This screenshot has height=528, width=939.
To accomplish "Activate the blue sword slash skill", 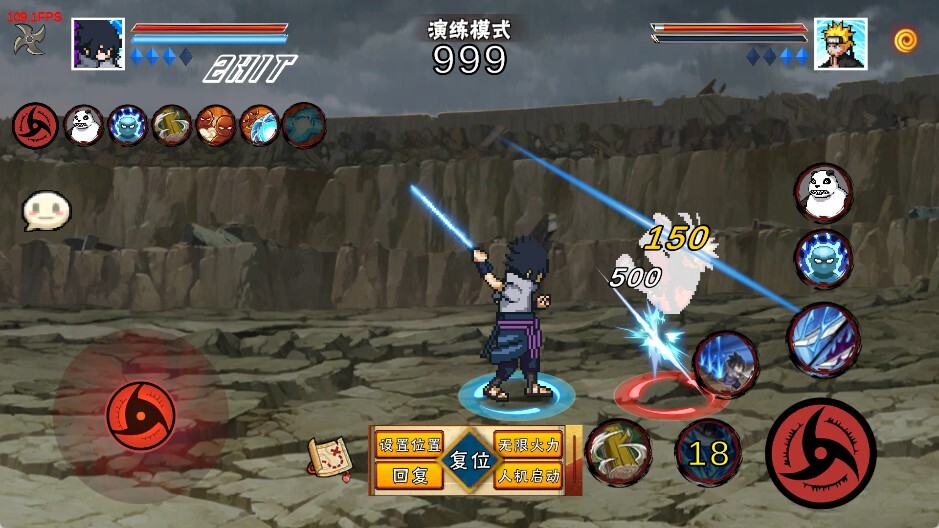I will coord(822,340).
